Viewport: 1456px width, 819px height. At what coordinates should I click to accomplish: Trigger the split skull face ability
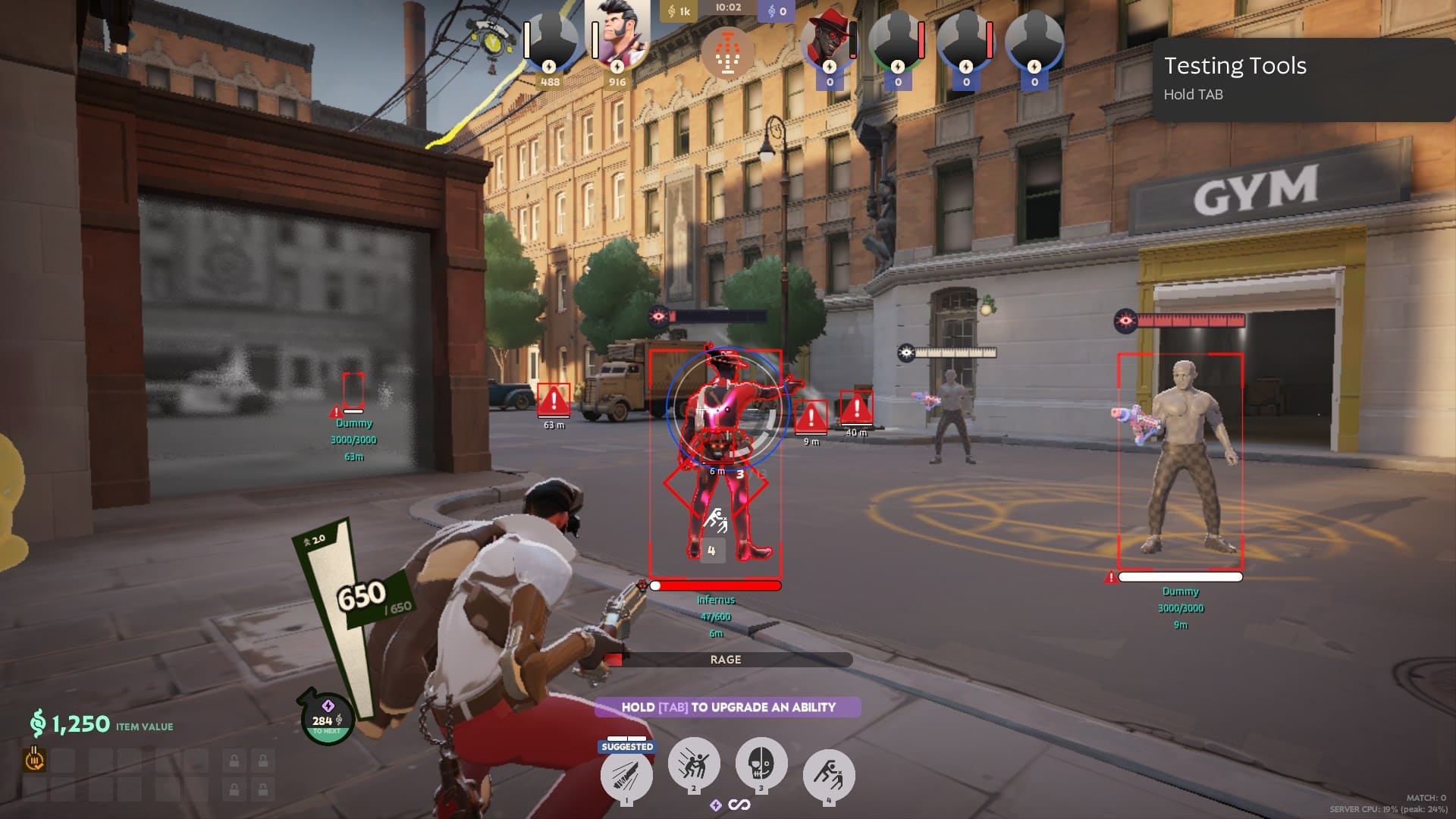click(761, 764)
